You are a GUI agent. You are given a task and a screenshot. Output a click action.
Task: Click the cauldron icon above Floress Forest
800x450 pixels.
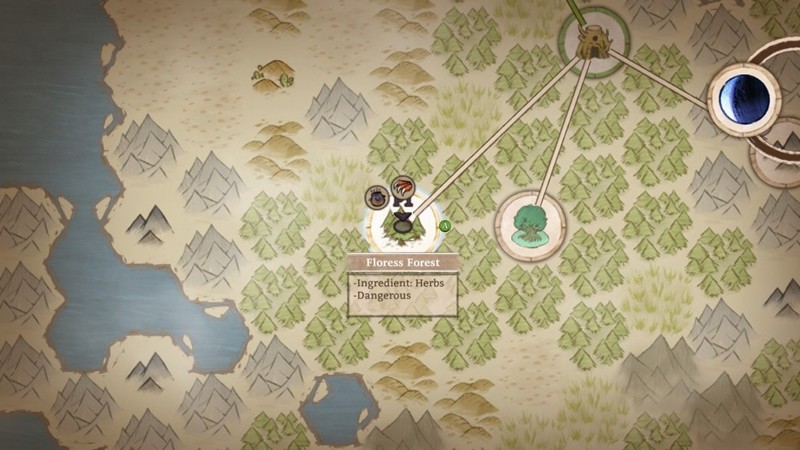coord(377,198)
